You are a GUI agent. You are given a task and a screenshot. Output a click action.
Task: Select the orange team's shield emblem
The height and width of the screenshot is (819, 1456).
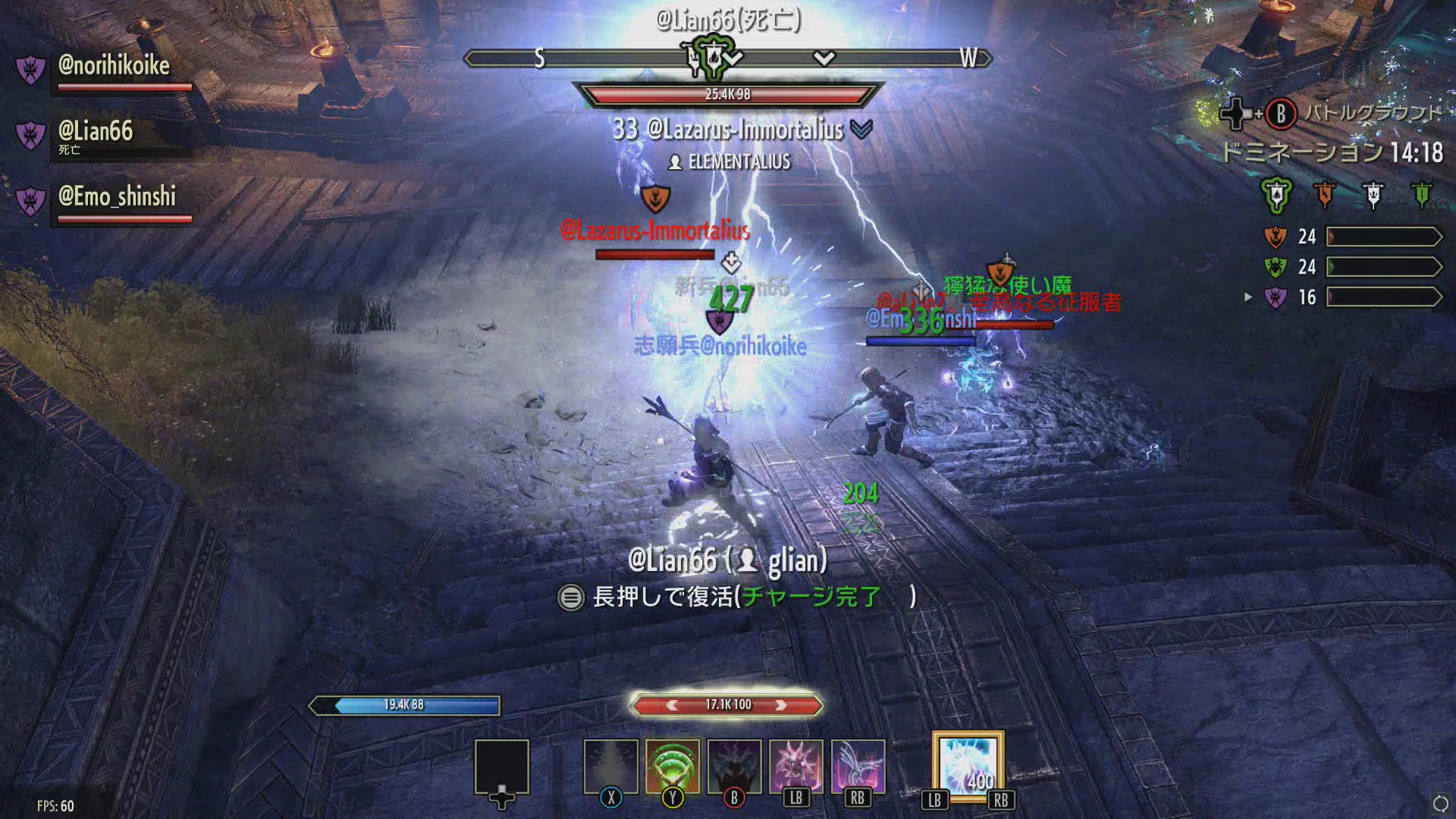coord(1275,237)
